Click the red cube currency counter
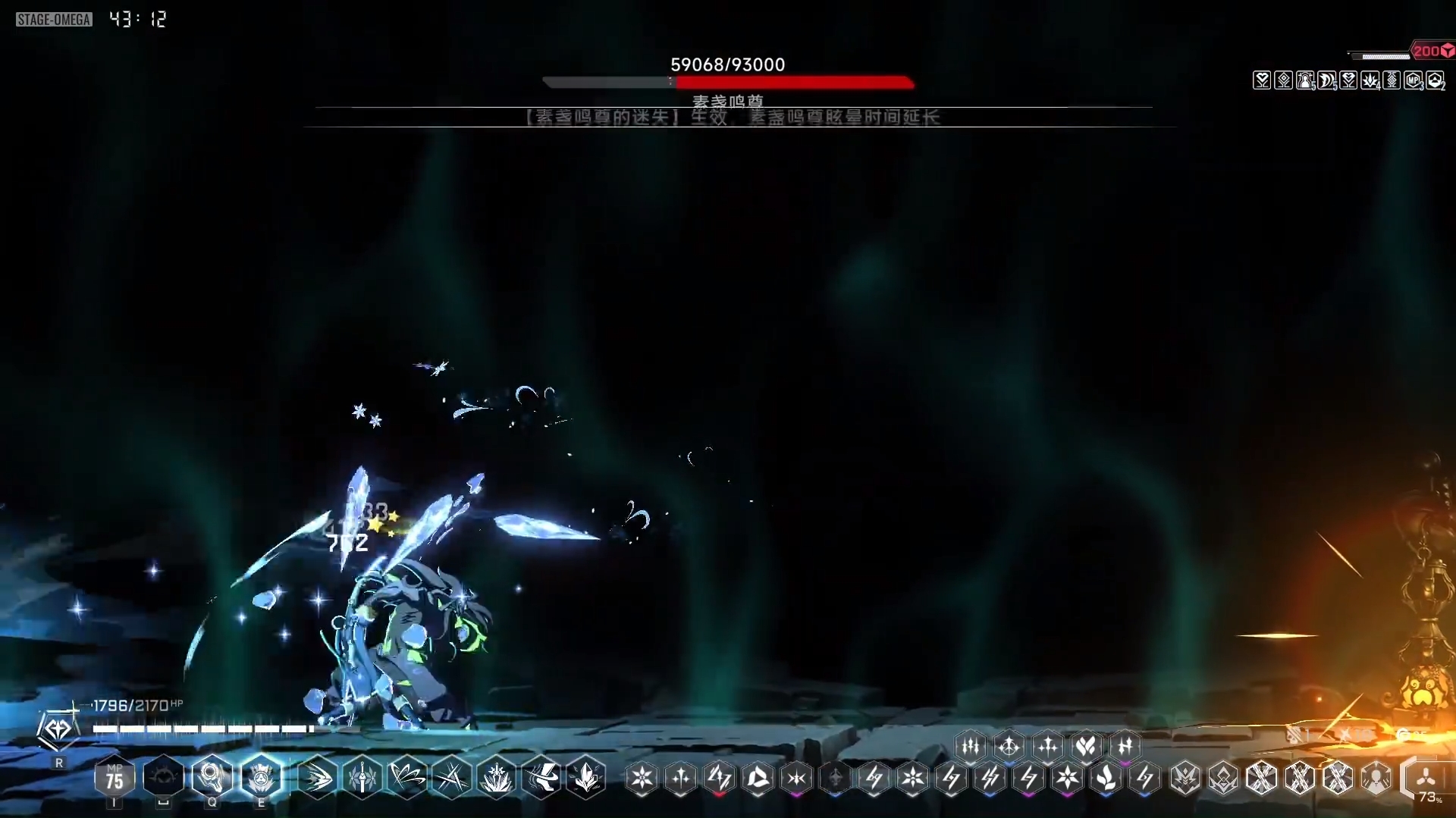Image resolution: width=1456 pixels, height=818 pixels. pos(1432,51)
